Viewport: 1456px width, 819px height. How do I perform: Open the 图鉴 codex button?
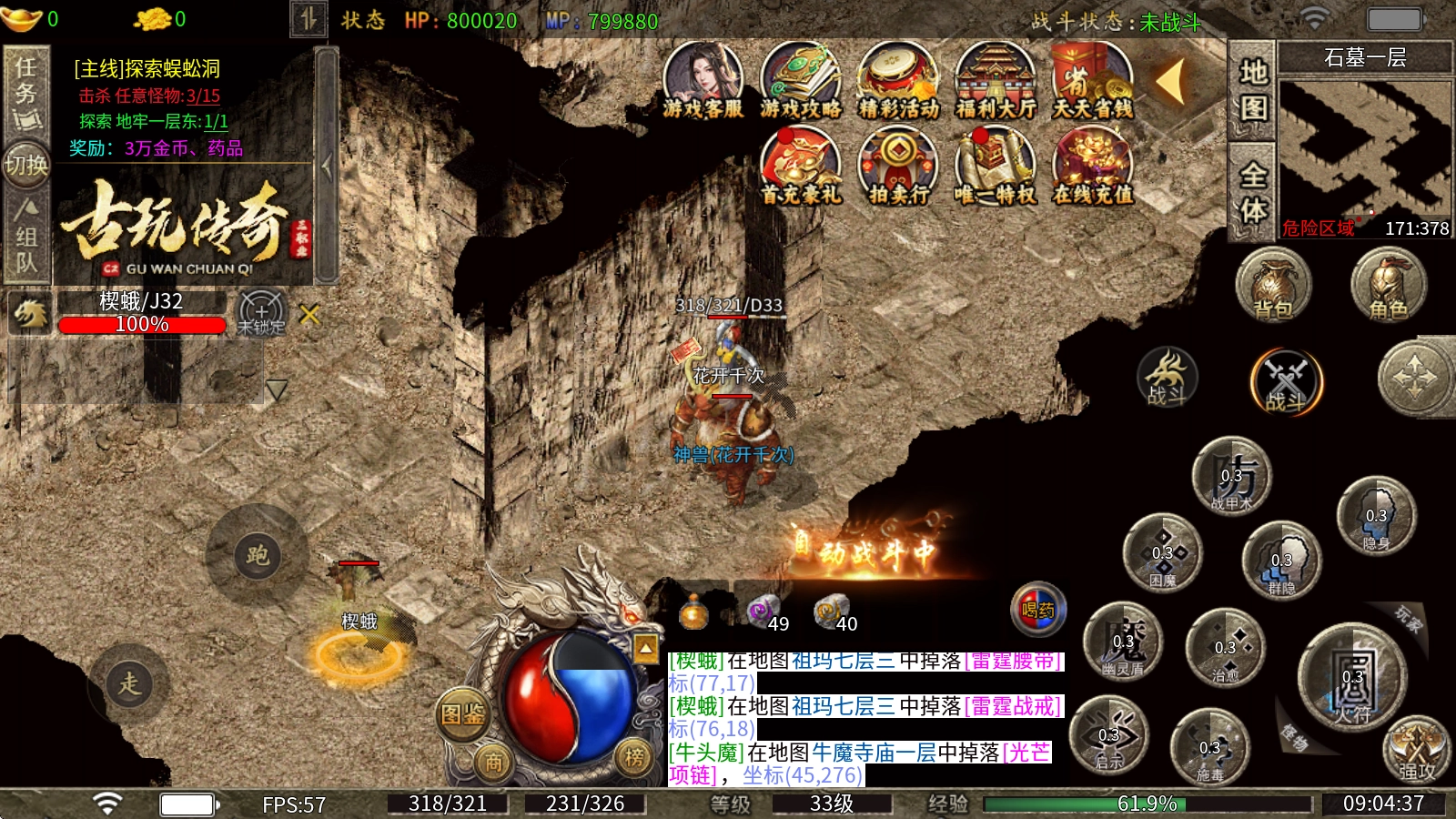coord(462,714)
